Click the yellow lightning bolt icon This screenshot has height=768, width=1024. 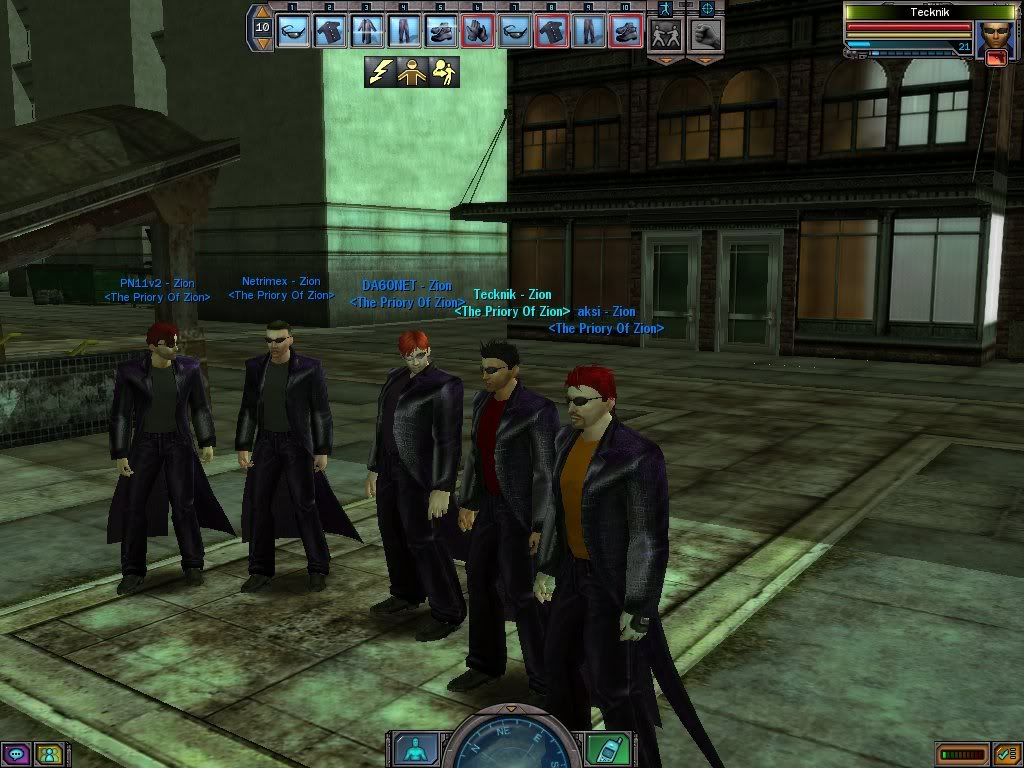click(x=380, y=71)
